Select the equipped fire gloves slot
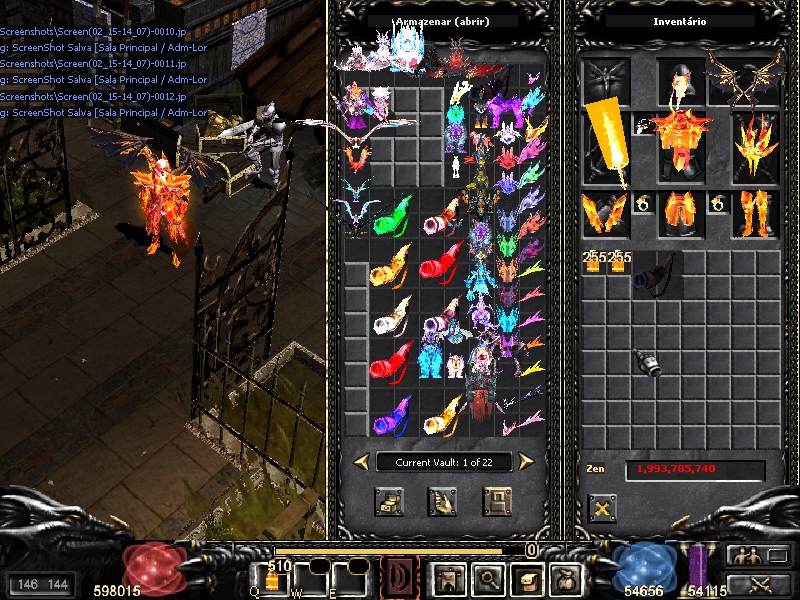800x600 pixels. coord(605,214)
